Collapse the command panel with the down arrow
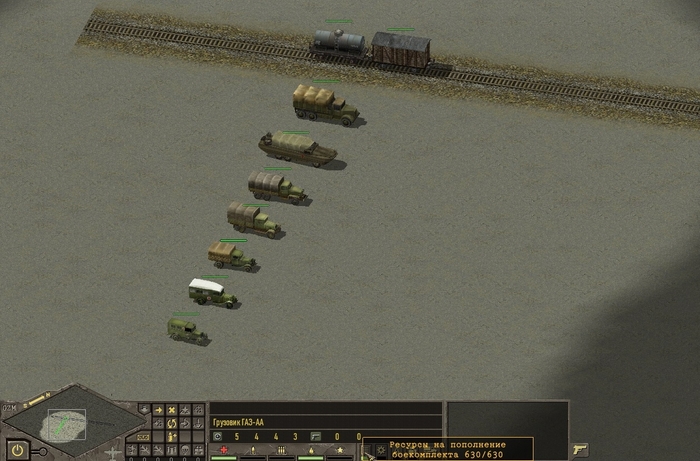Viewport: 700px width, 461px height. (144, 410)
